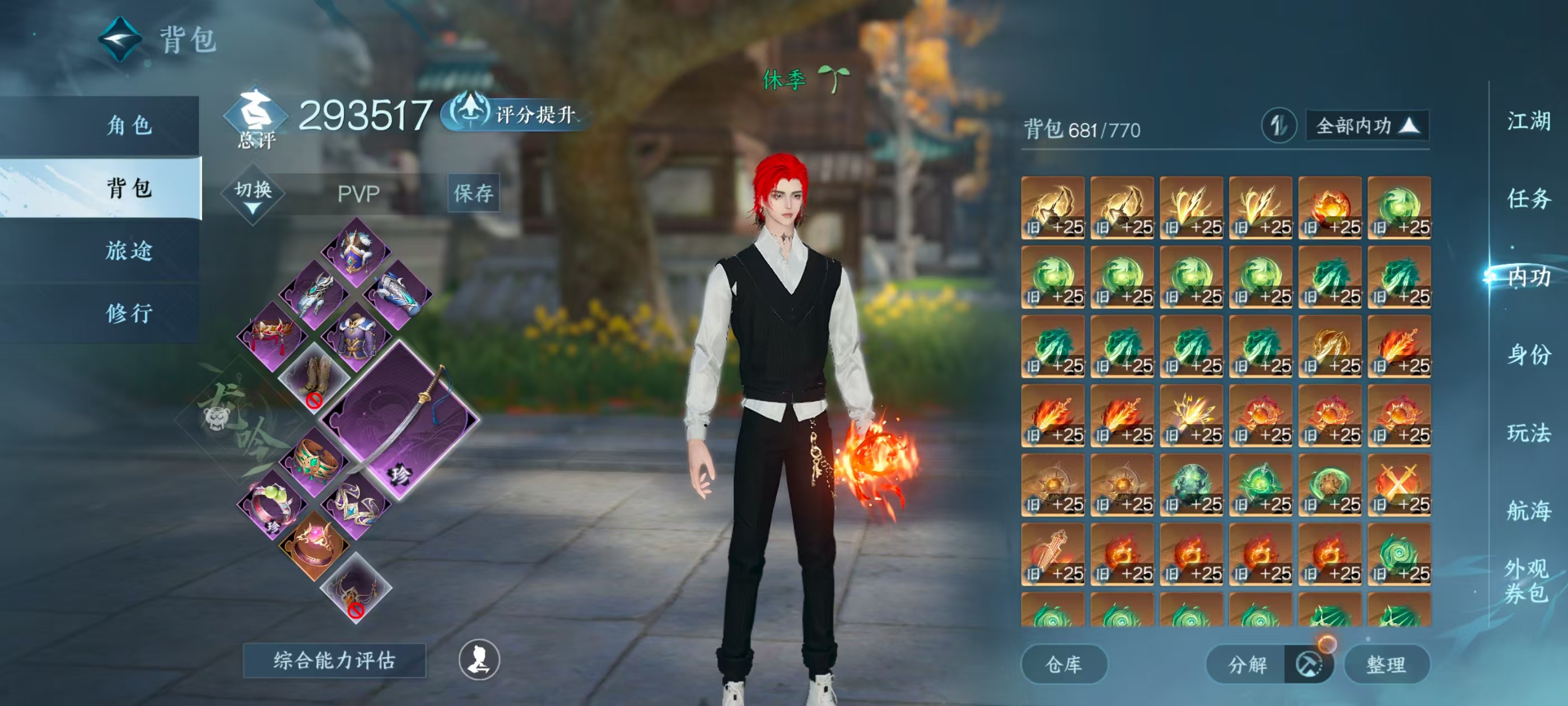
Task: Organize the bag with 整理
Action: (1386, 665)
